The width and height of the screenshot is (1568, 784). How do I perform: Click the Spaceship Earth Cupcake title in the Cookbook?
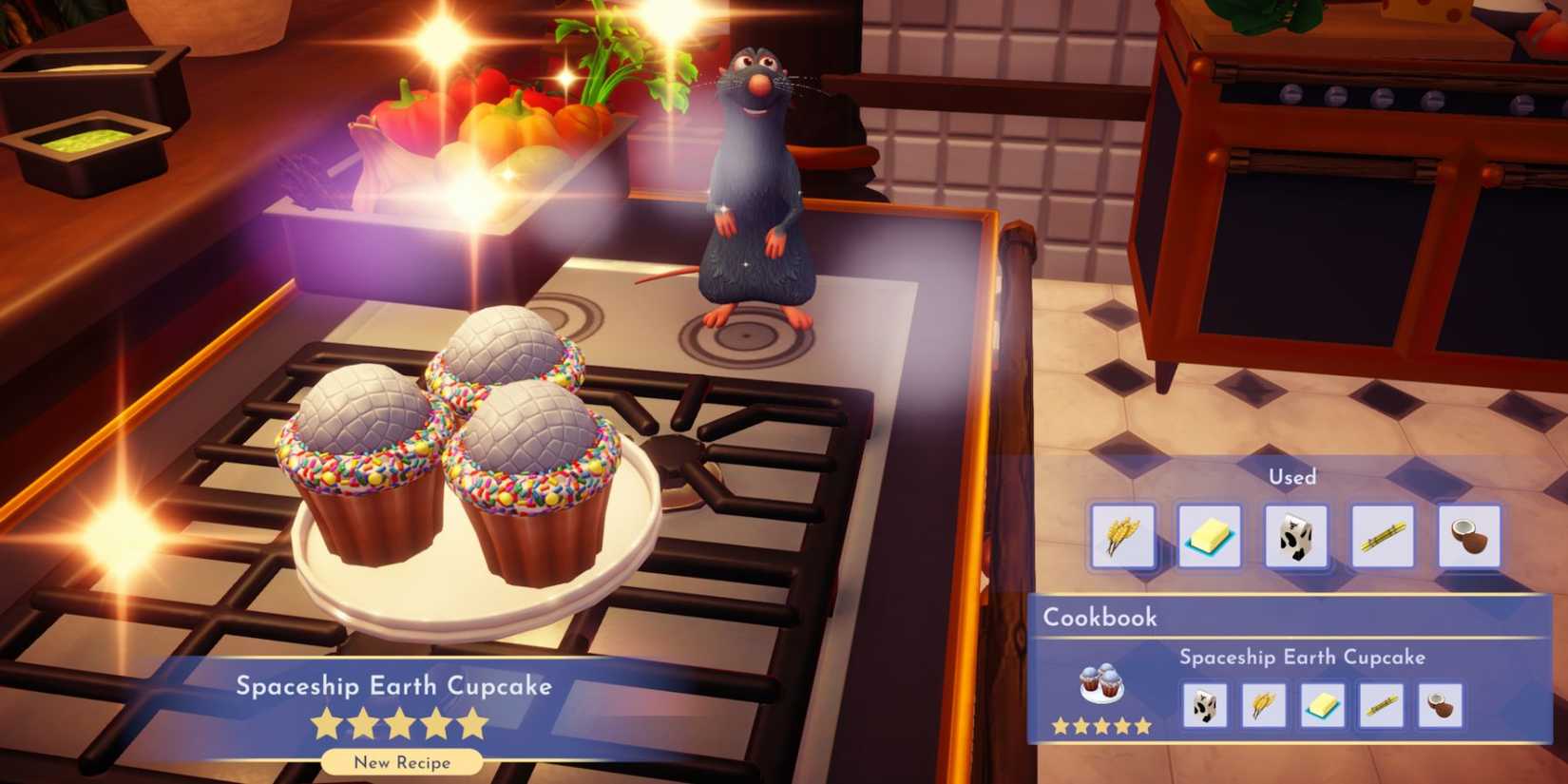click(1302, 657)
